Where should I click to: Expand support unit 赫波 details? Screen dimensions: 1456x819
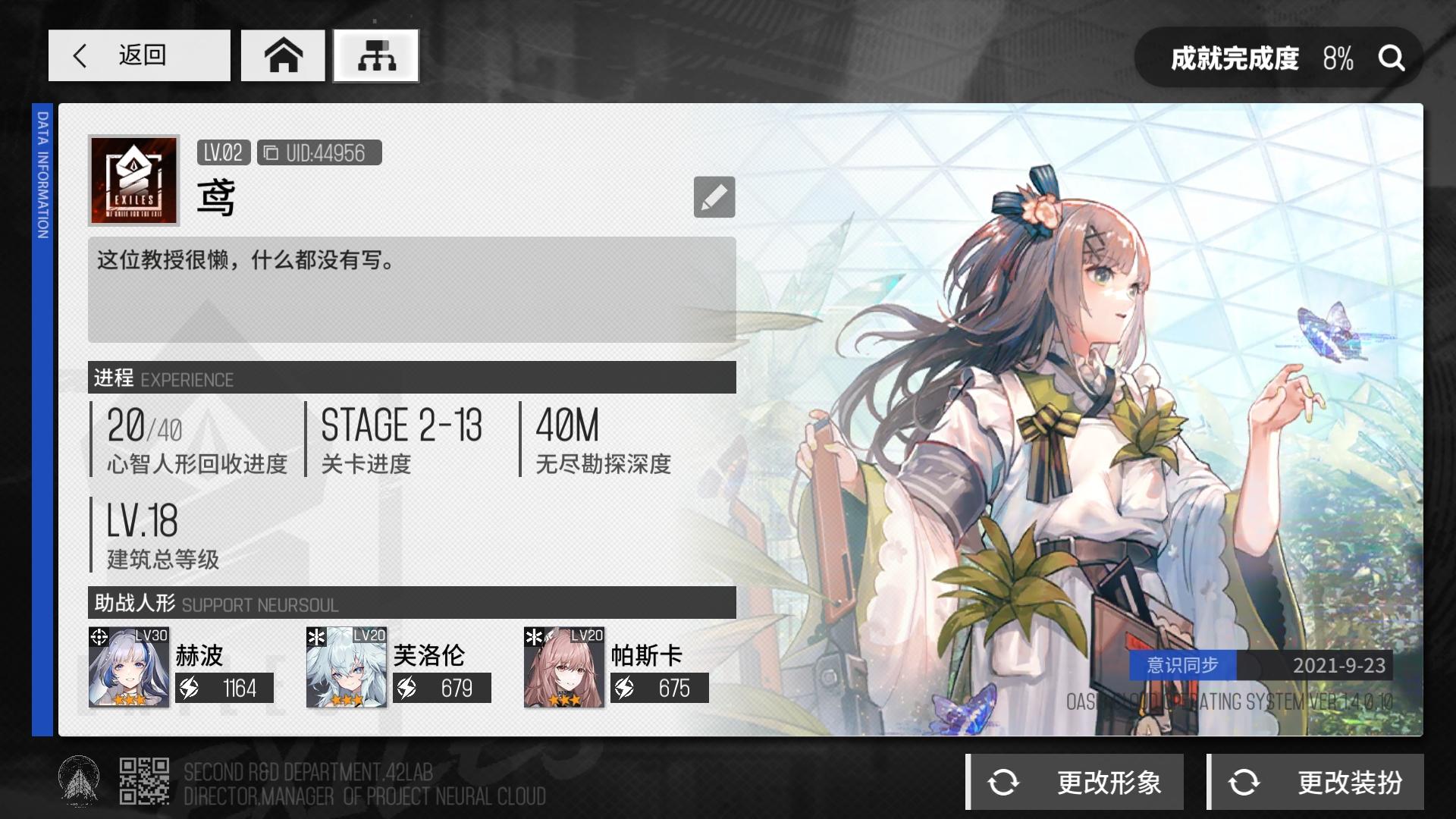tap(128, 667)
